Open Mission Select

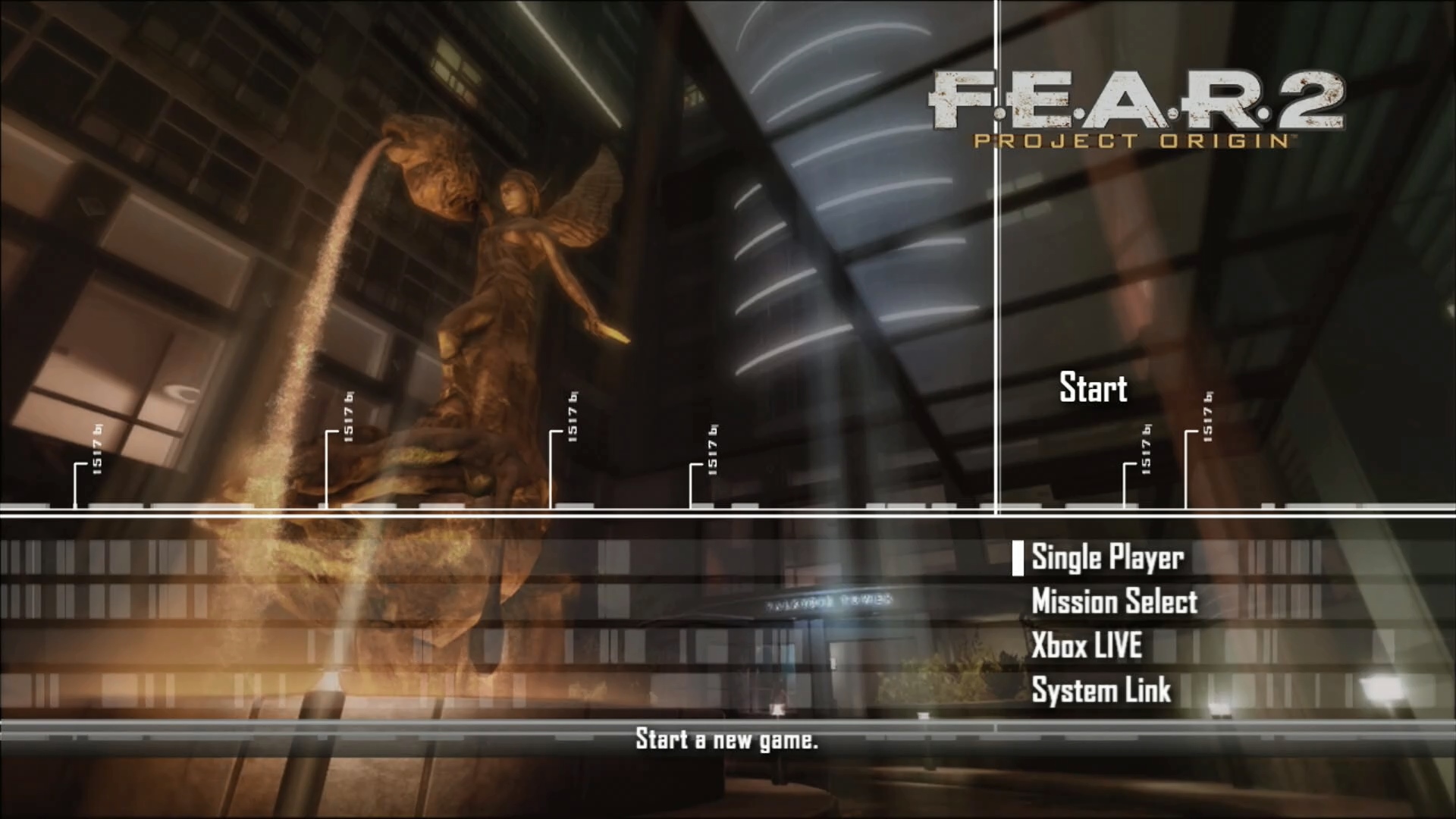pyautogui.click(x=1114, y=602)
